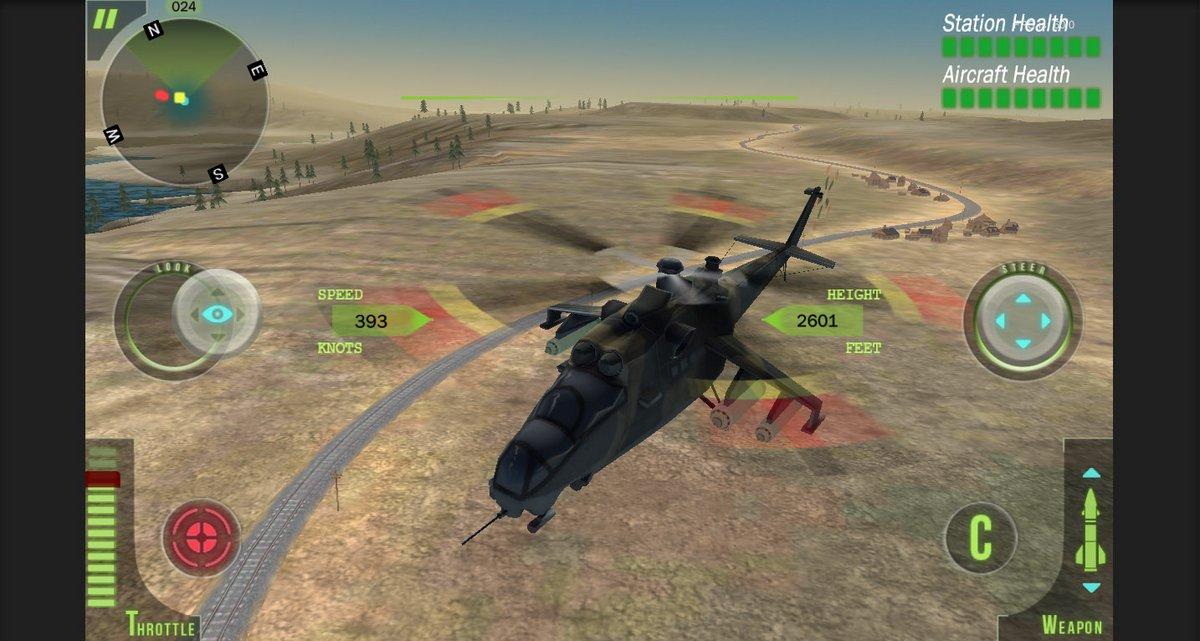This screenshot has height=641, width=1200.
Task: Switch to previous weapon with up arrow
Action: [1091, 473]
